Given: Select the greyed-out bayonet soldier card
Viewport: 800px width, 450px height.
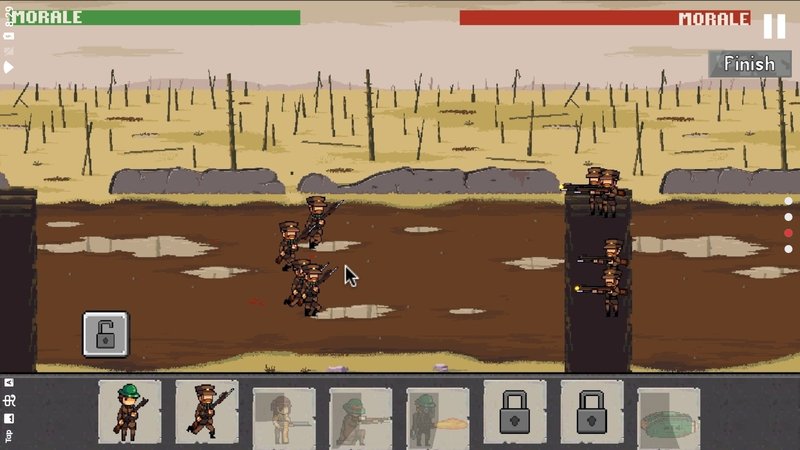Looking at the screenshot, I should [x=284, y=415].
